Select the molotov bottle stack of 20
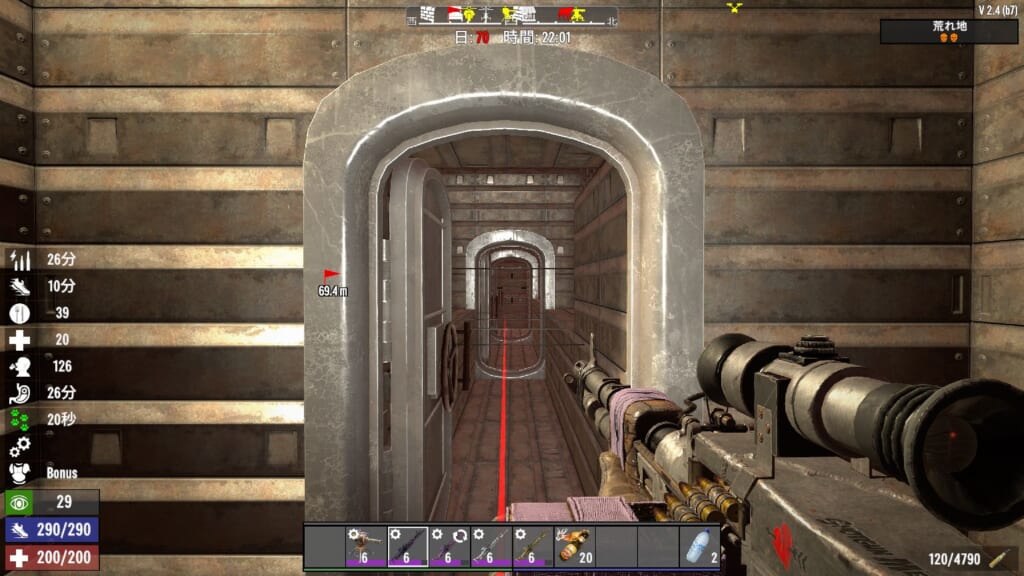Screen dimensions: 1024x576 click(574, 547)
